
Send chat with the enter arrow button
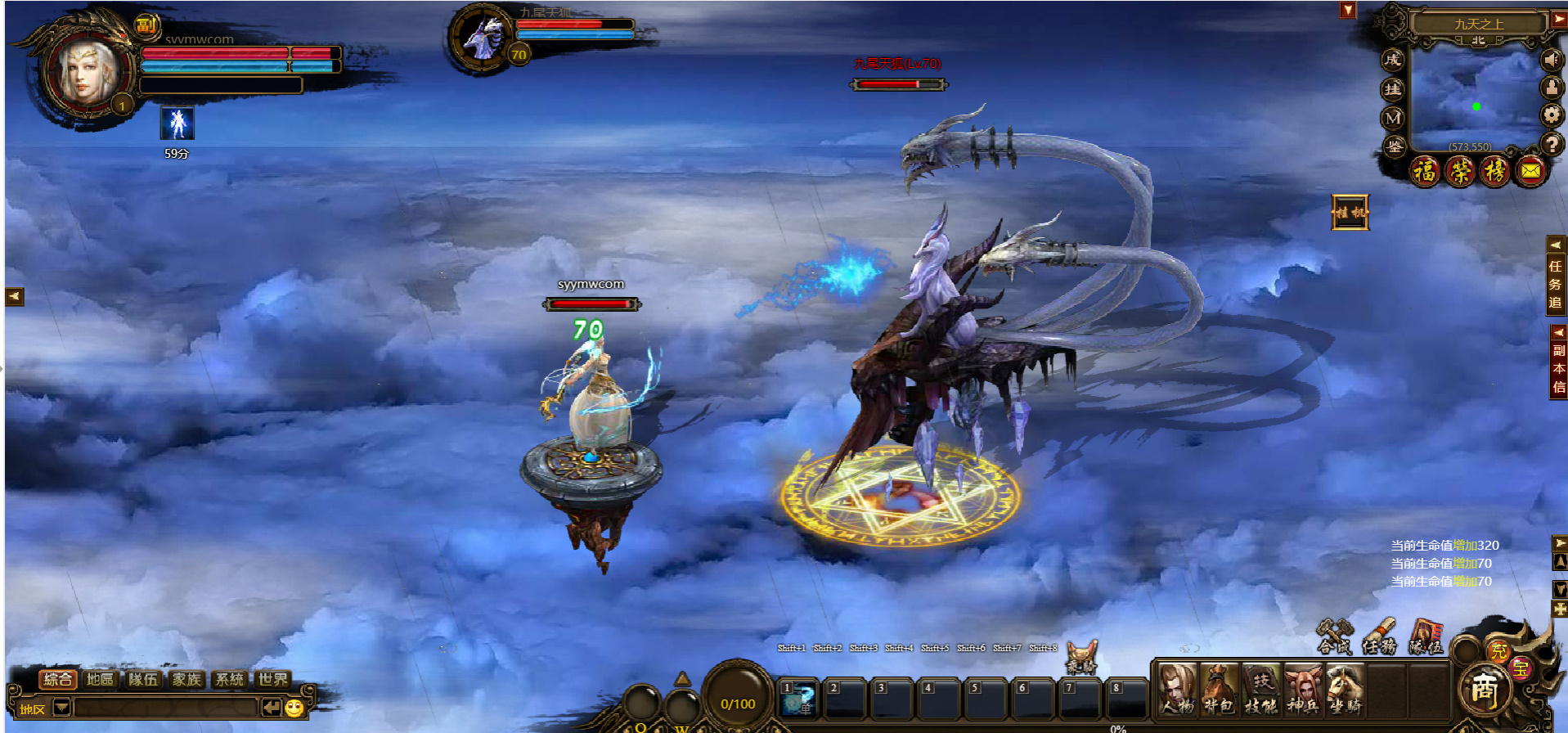click(x=272, y=708)
